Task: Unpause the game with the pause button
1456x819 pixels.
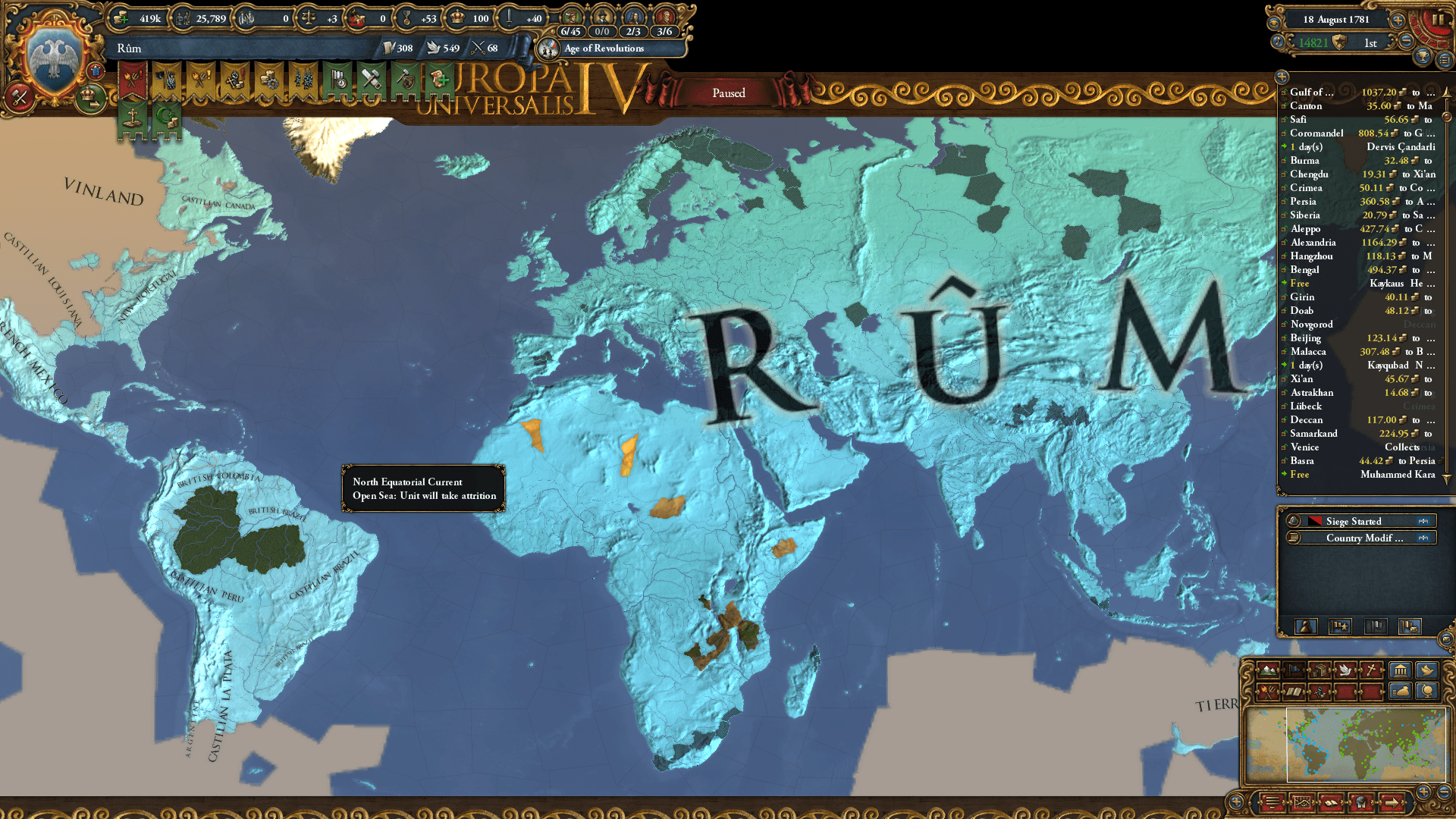Action: pos(1439,20)
